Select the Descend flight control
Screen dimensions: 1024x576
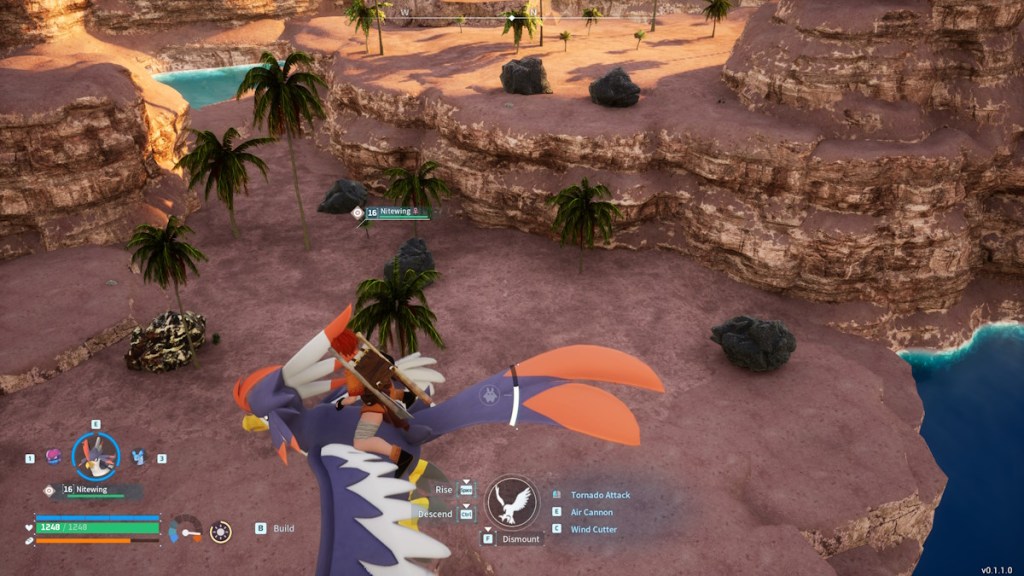pos(436,513)
